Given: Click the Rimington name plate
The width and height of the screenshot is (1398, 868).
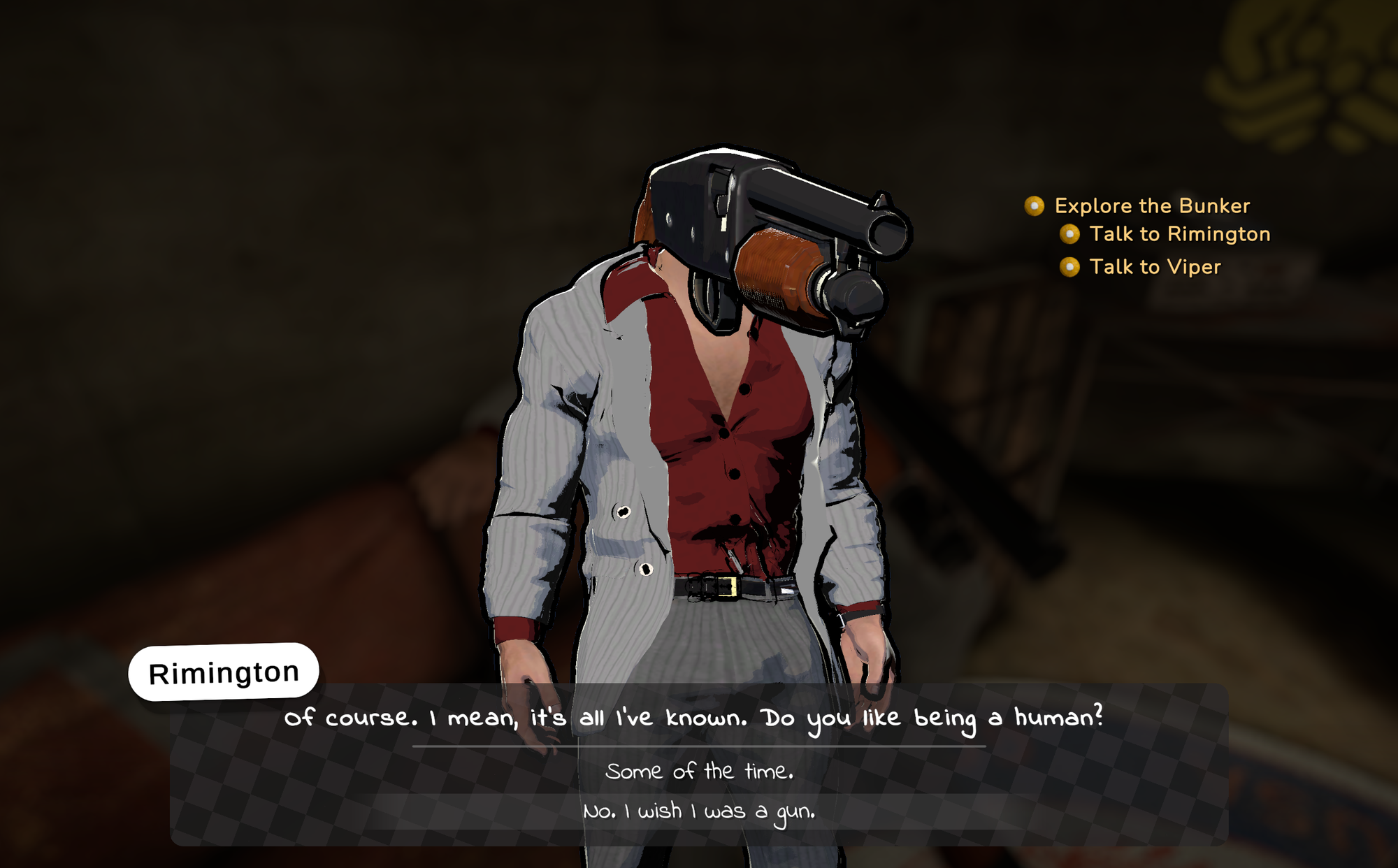Looking at the screenshot, I should pyautogui.click(x=224, y=671).
